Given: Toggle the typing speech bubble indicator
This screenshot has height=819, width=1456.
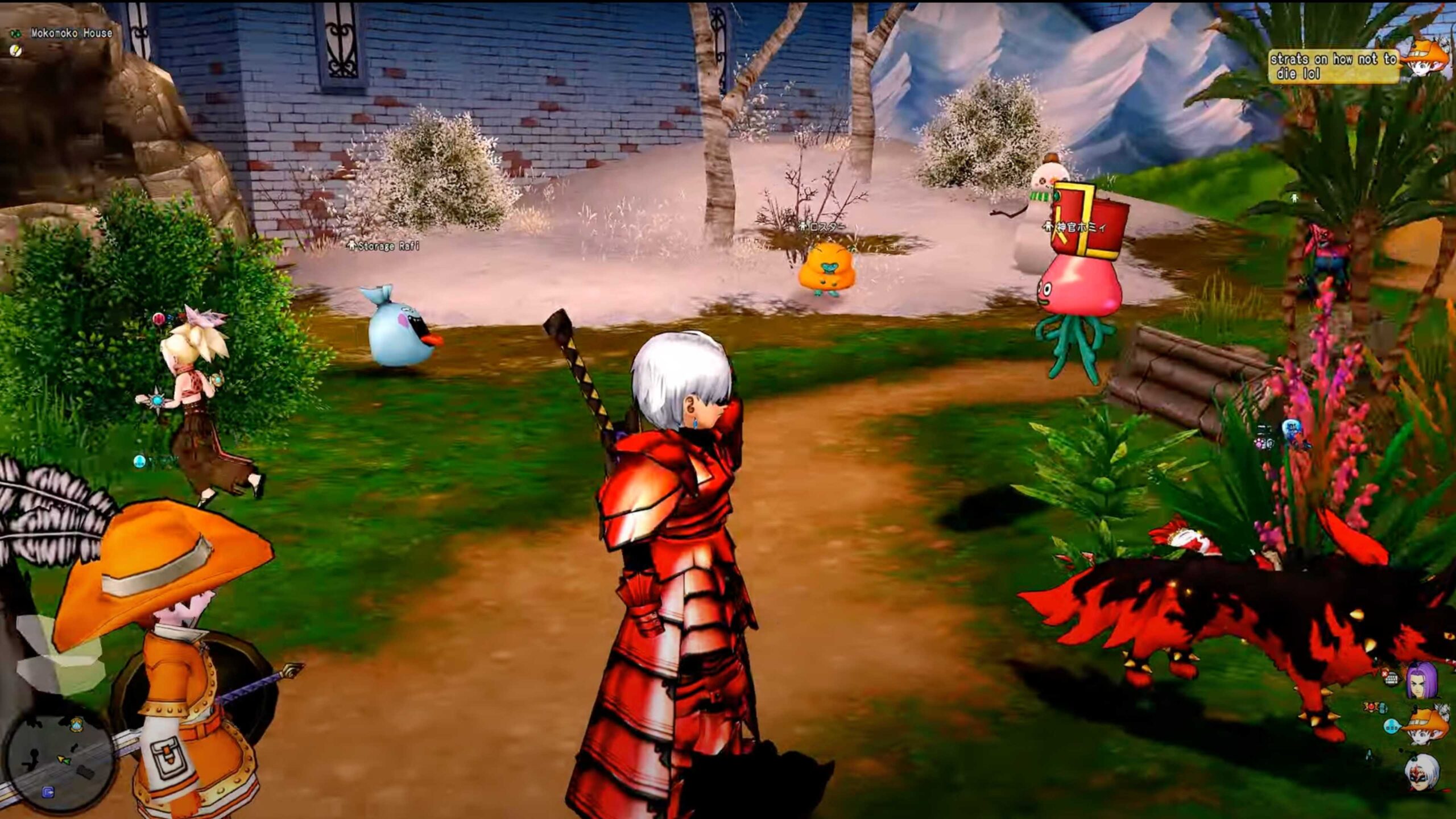Looking at the screenshot, I should (1392, 726).
